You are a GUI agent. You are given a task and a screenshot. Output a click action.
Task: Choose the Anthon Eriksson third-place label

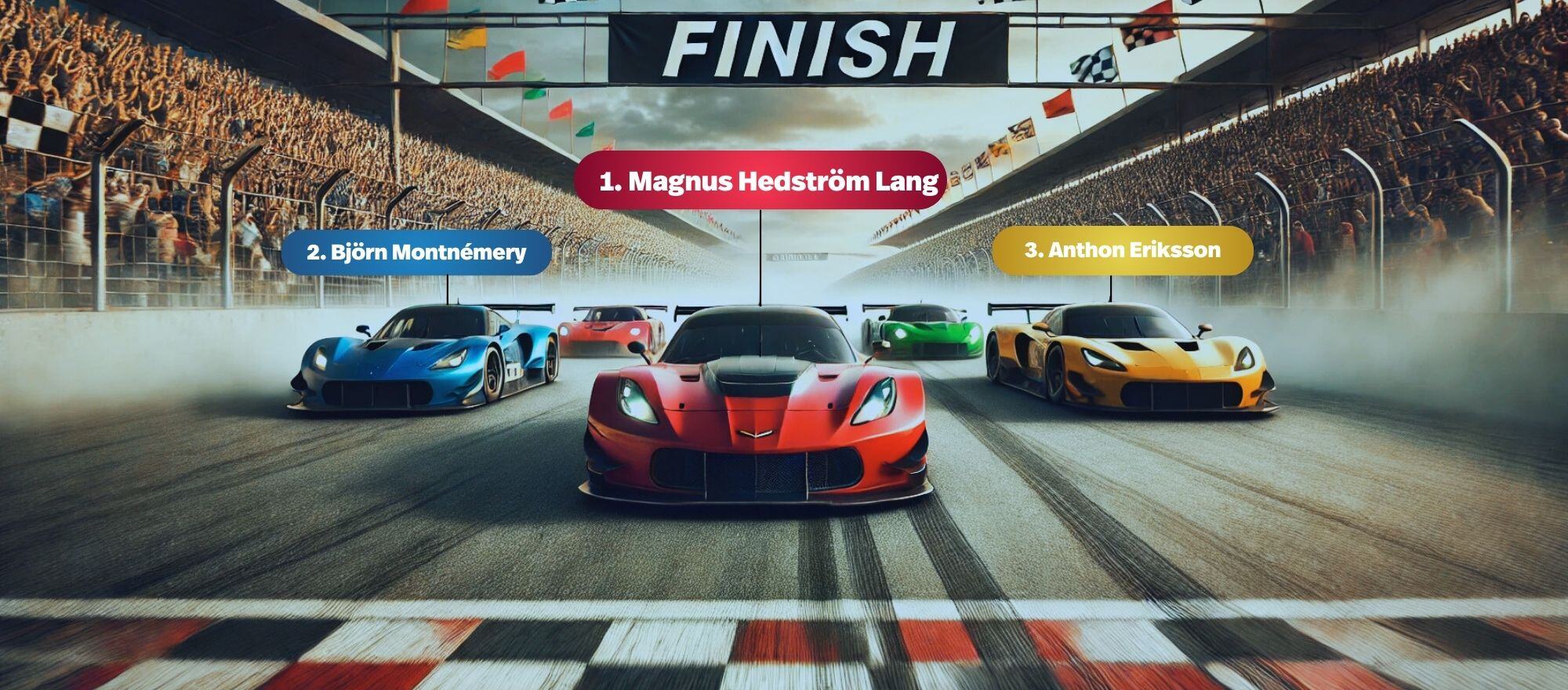[x=1122, y=250]
